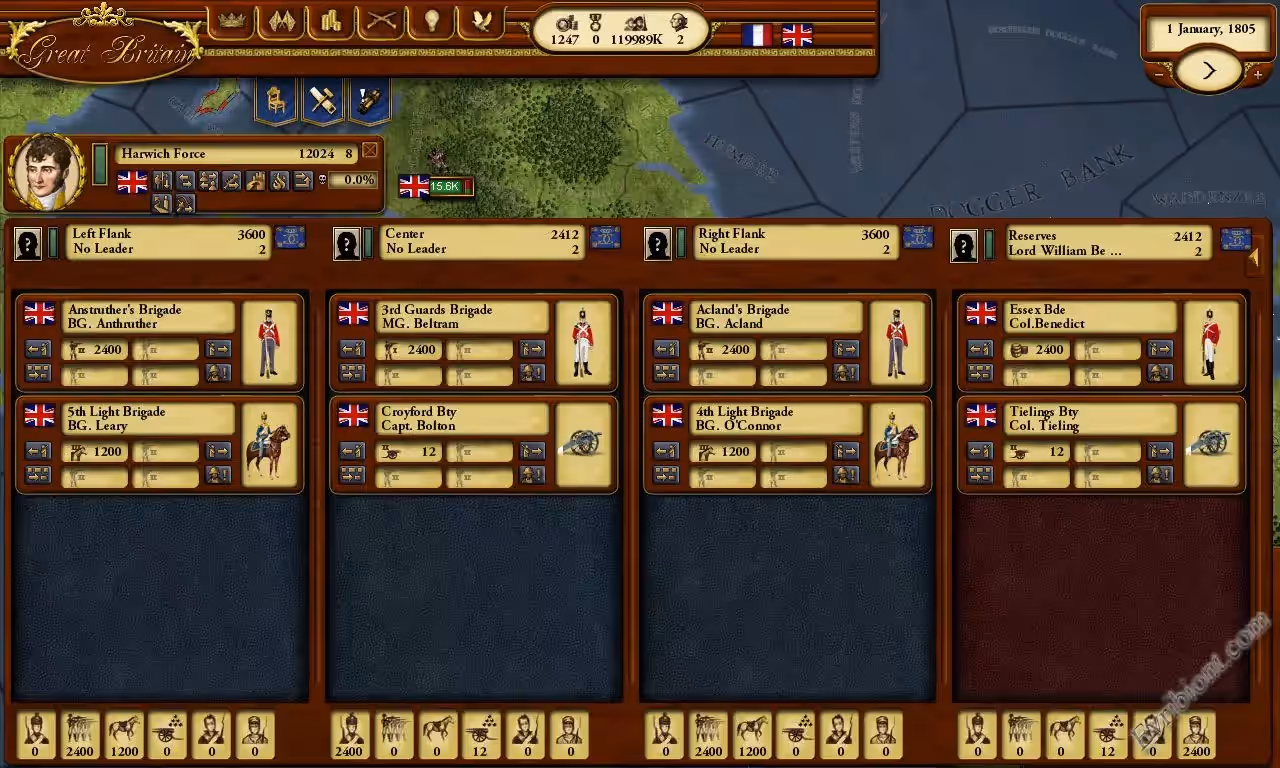
Task: Click the French flag in top bar
Action: tap(757, 36)
